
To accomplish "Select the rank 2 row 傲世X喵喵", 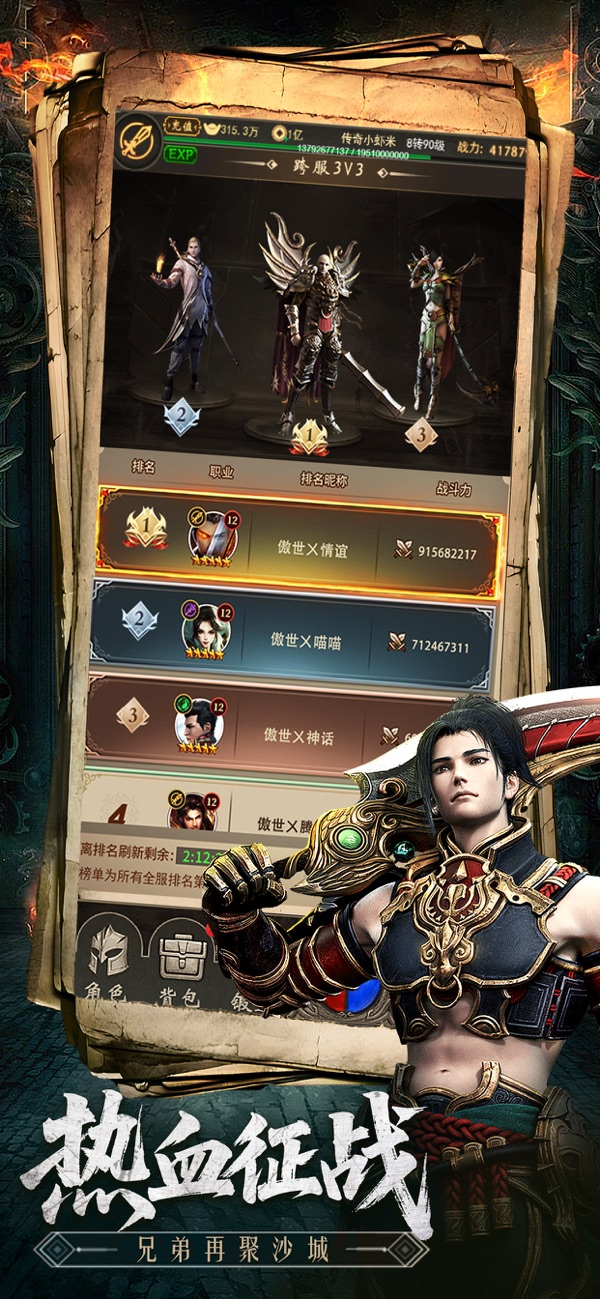I will point(293,634).
